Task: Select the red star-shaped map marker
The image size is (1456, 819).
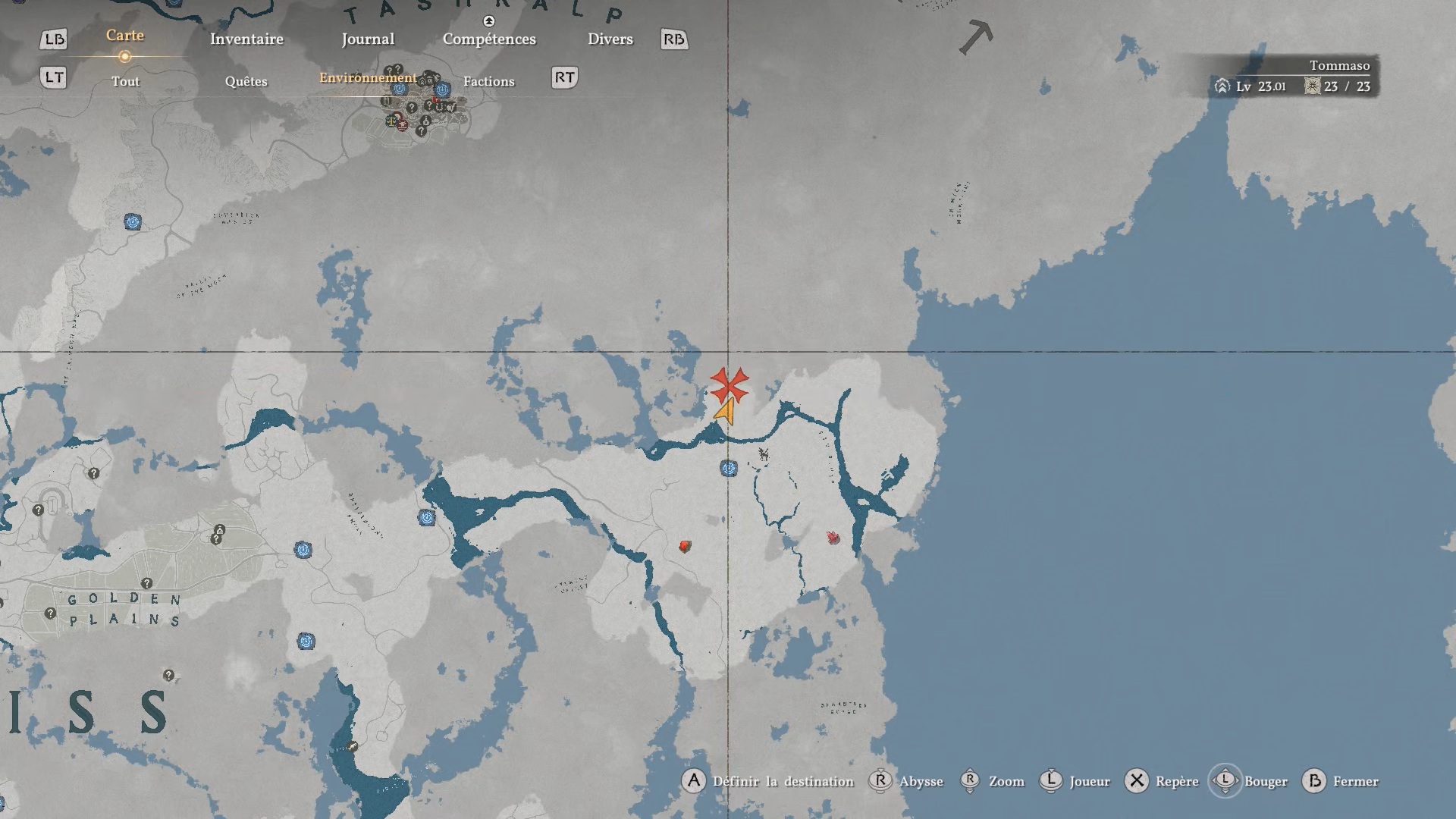Action: (x=730, y=385)
